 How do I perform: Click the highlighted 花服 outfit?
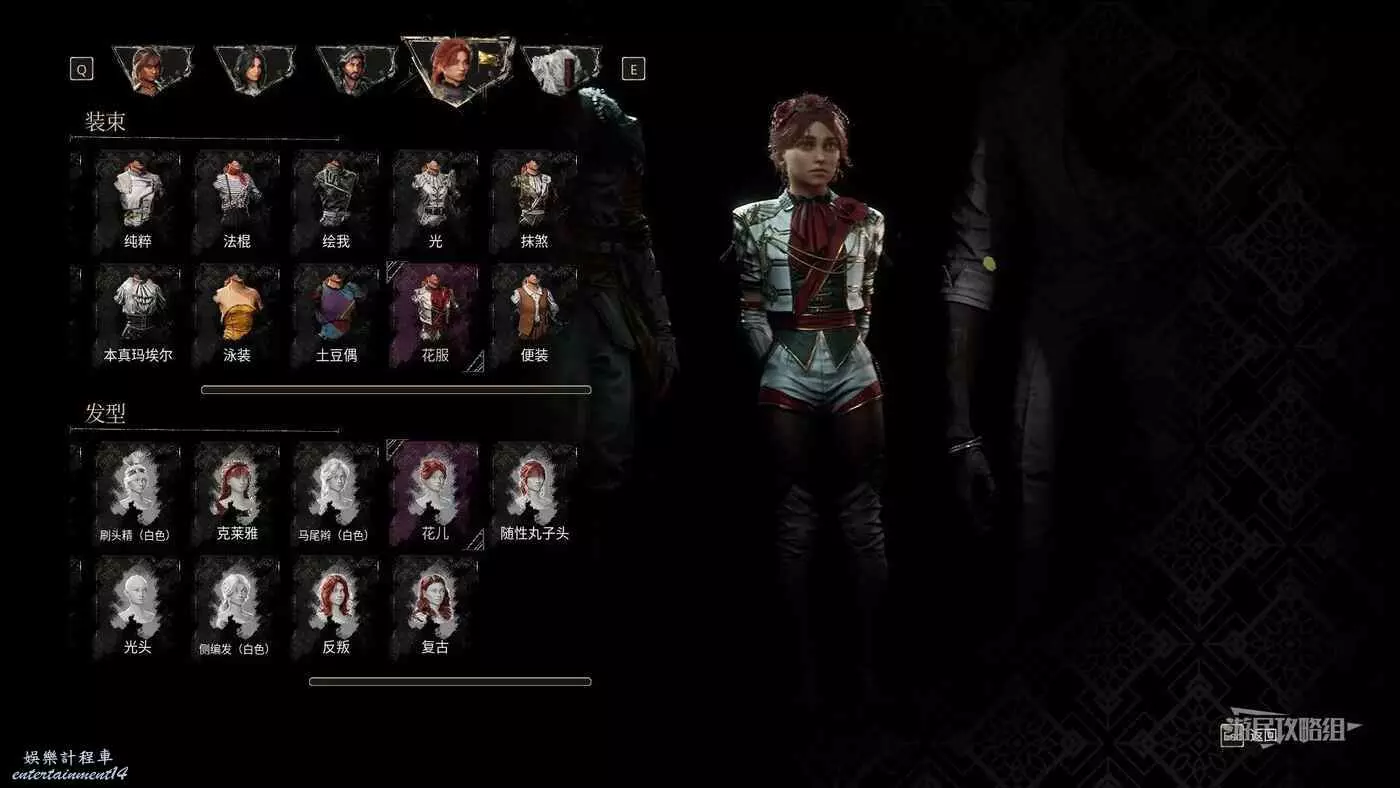(435, 314)
